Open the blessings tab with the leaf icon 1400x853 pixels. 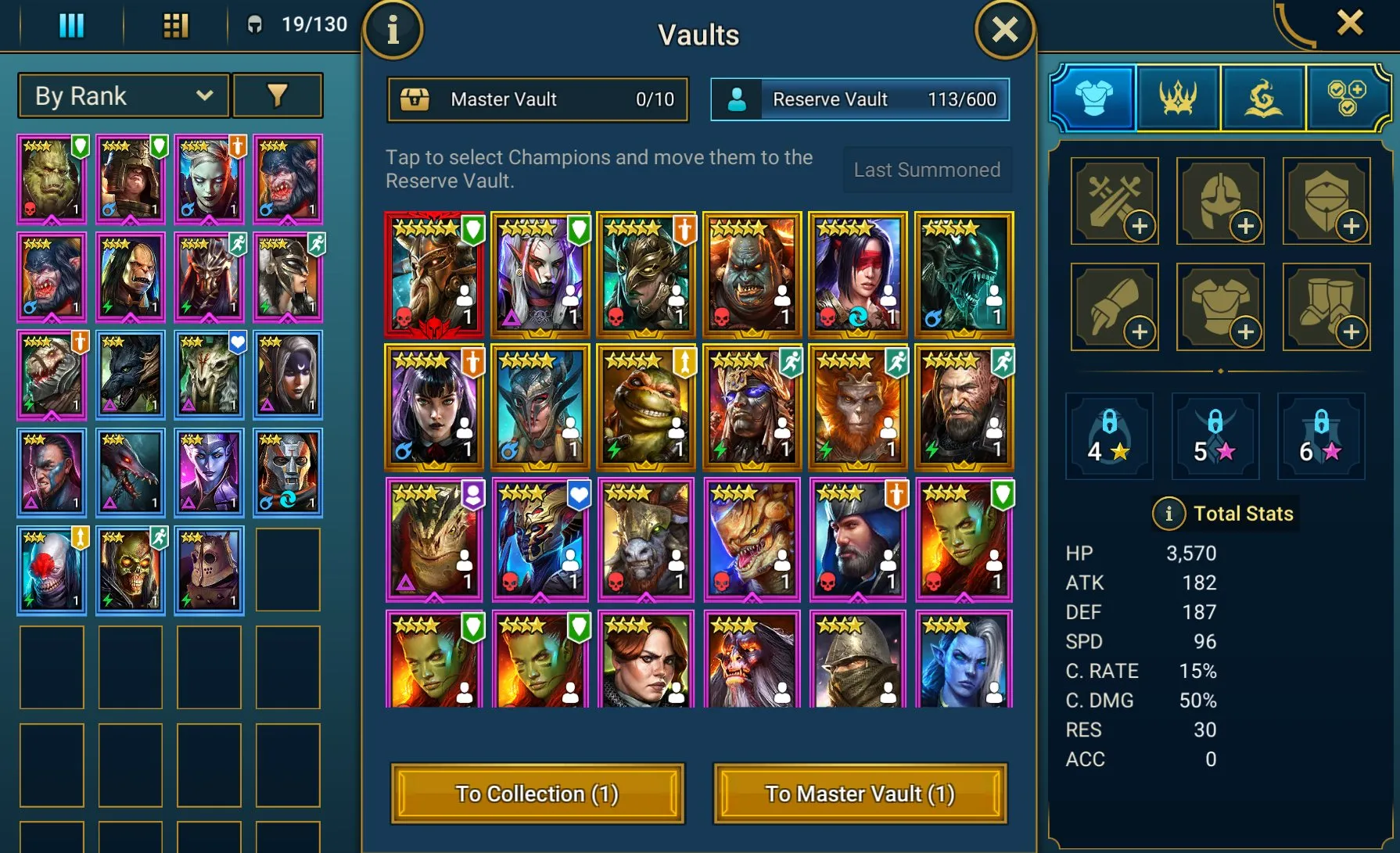pyautogui.click(x=1263, y=96)
